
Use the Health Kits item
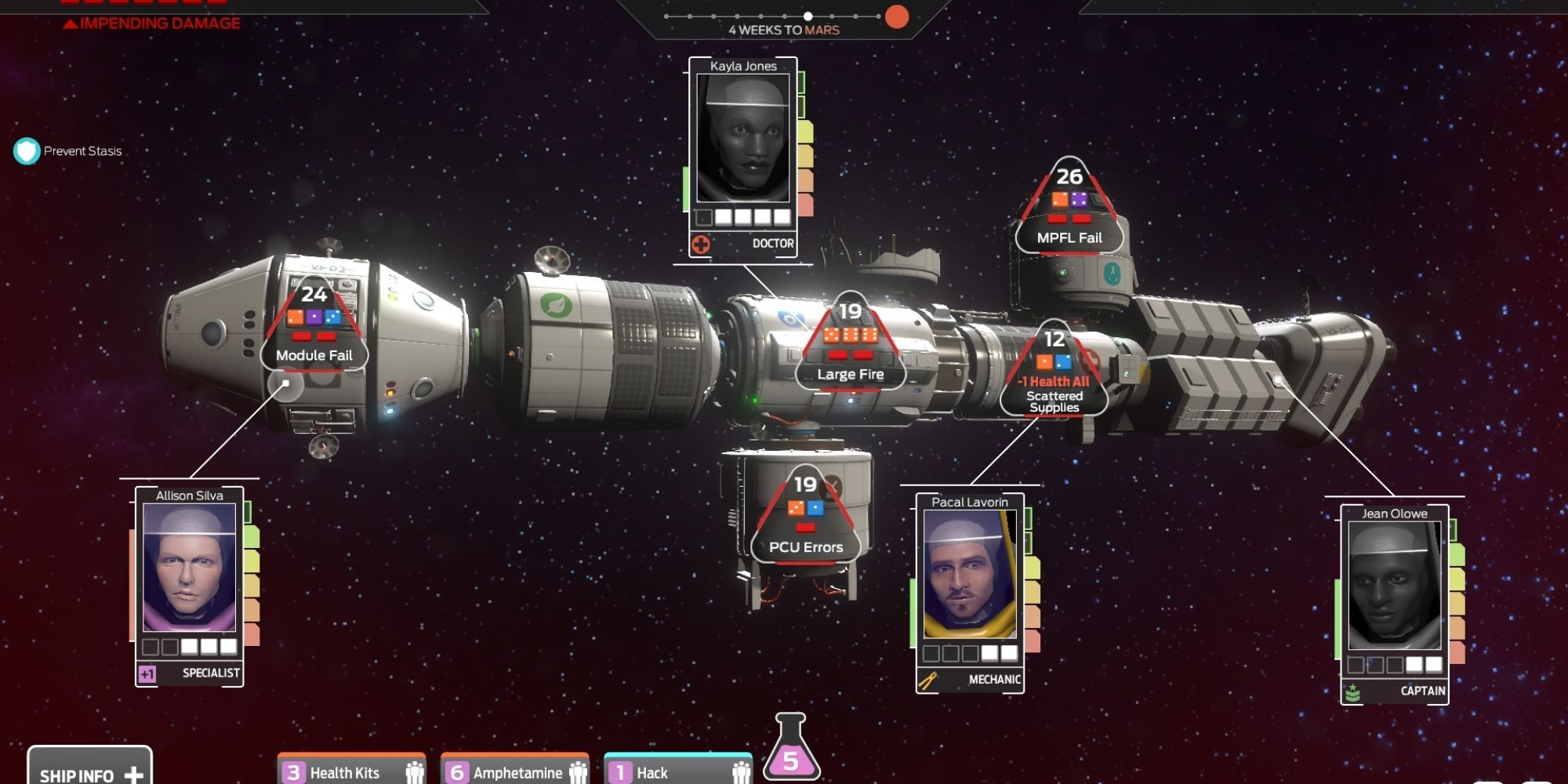tap(345, 771)
